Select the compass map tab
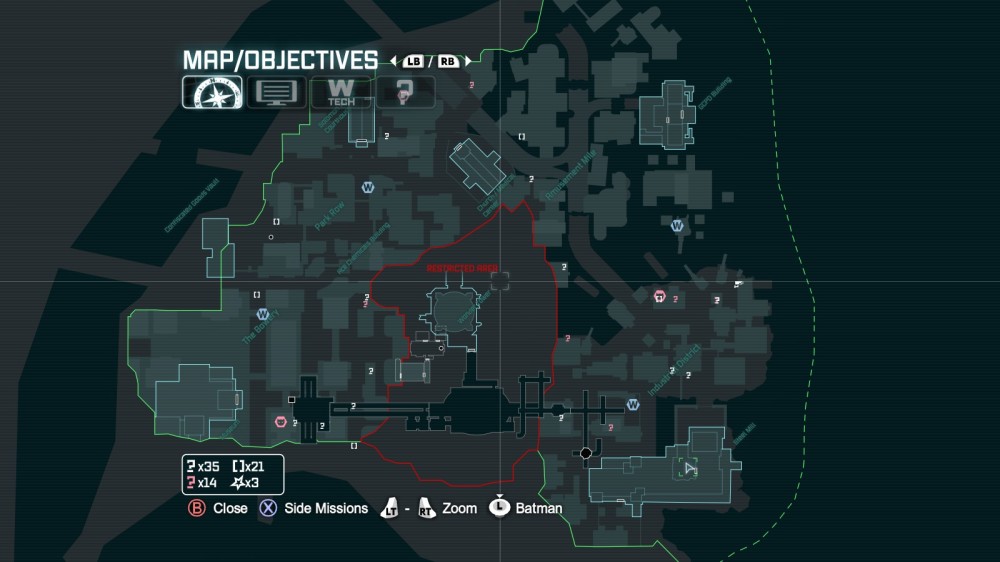This screenshot has height=562, width=1000. click(x=211, y=92)
